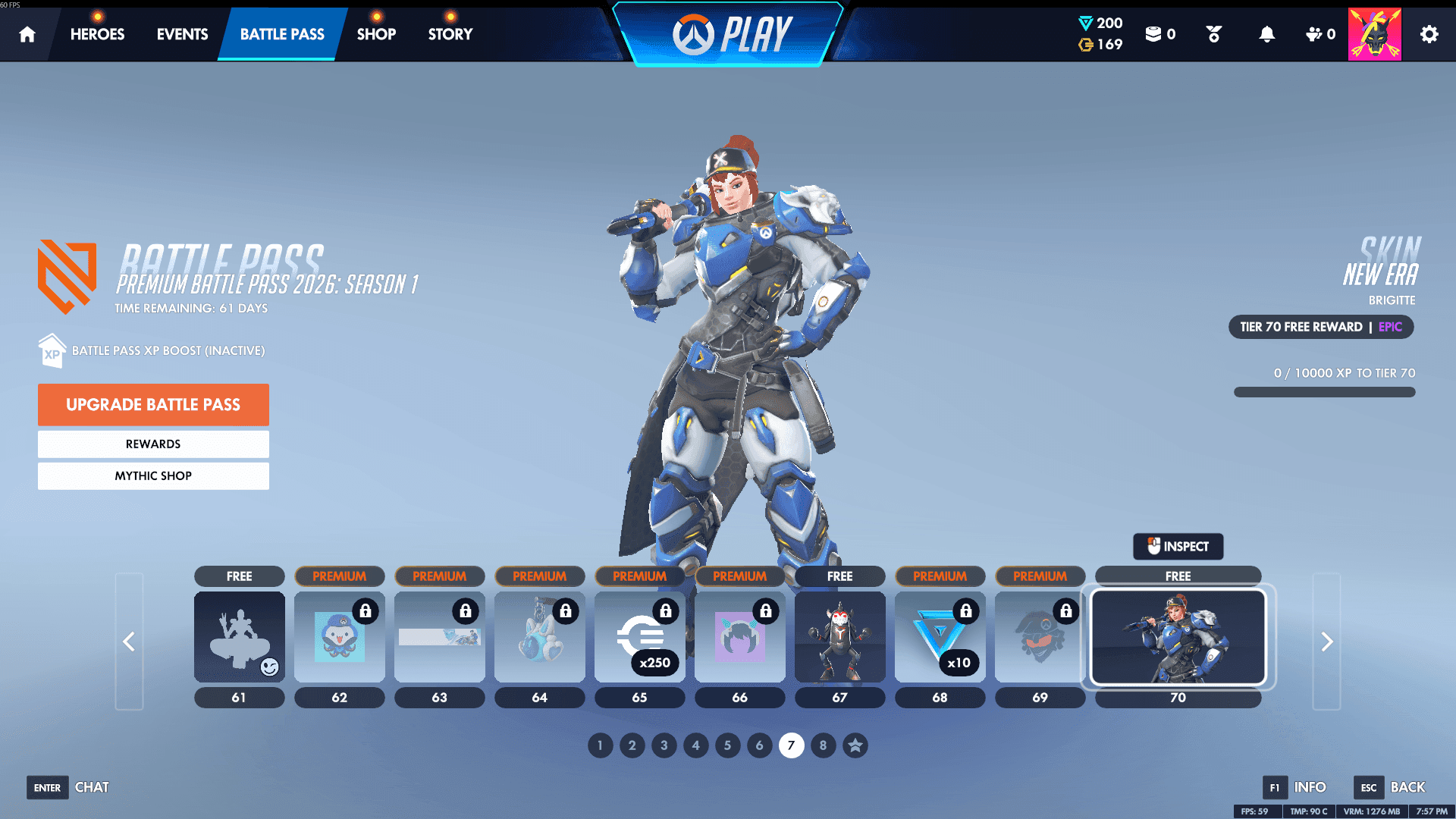Click the Home icon in the navigation bar

27,34
